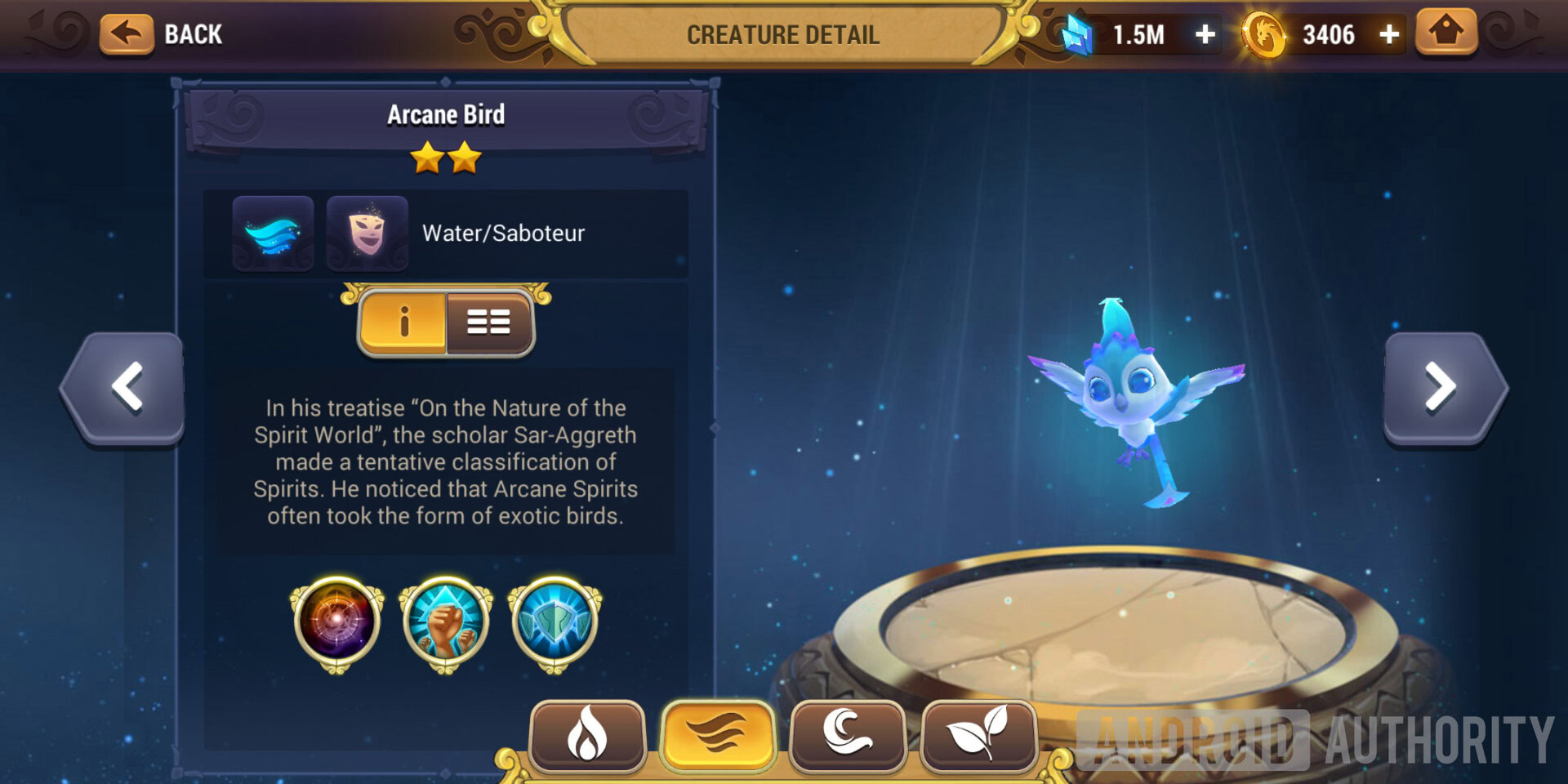Choose the highlighted water wave element tab

tap(718, 734)
